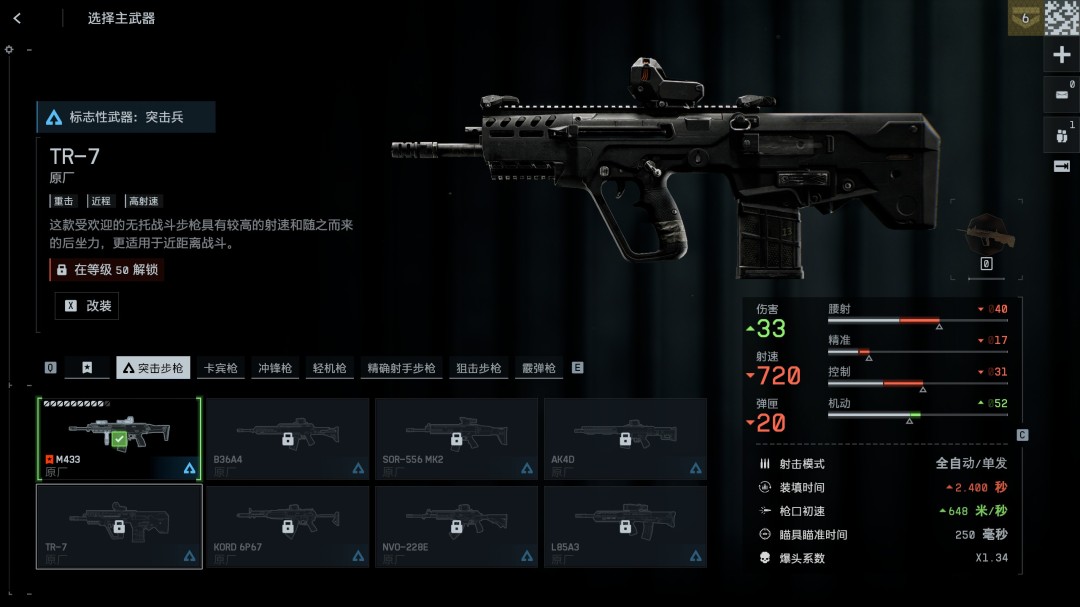
Task: Select the locked NVO-228E tile
Action: (456, 526)
